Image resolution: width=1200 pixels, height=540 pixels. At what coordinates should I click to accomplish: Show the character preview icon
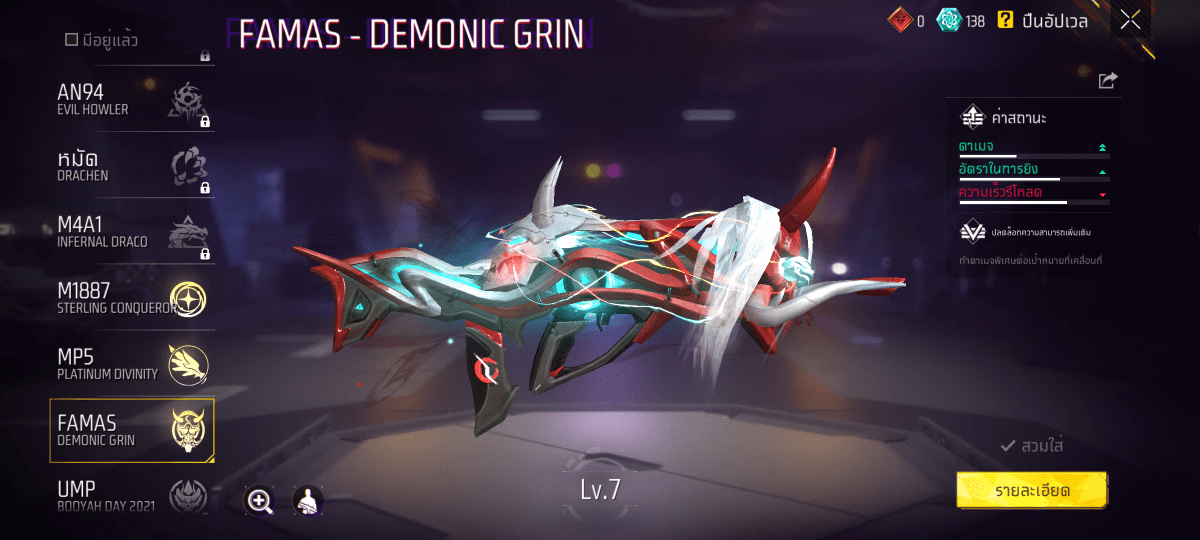click(x=307, y=501)
